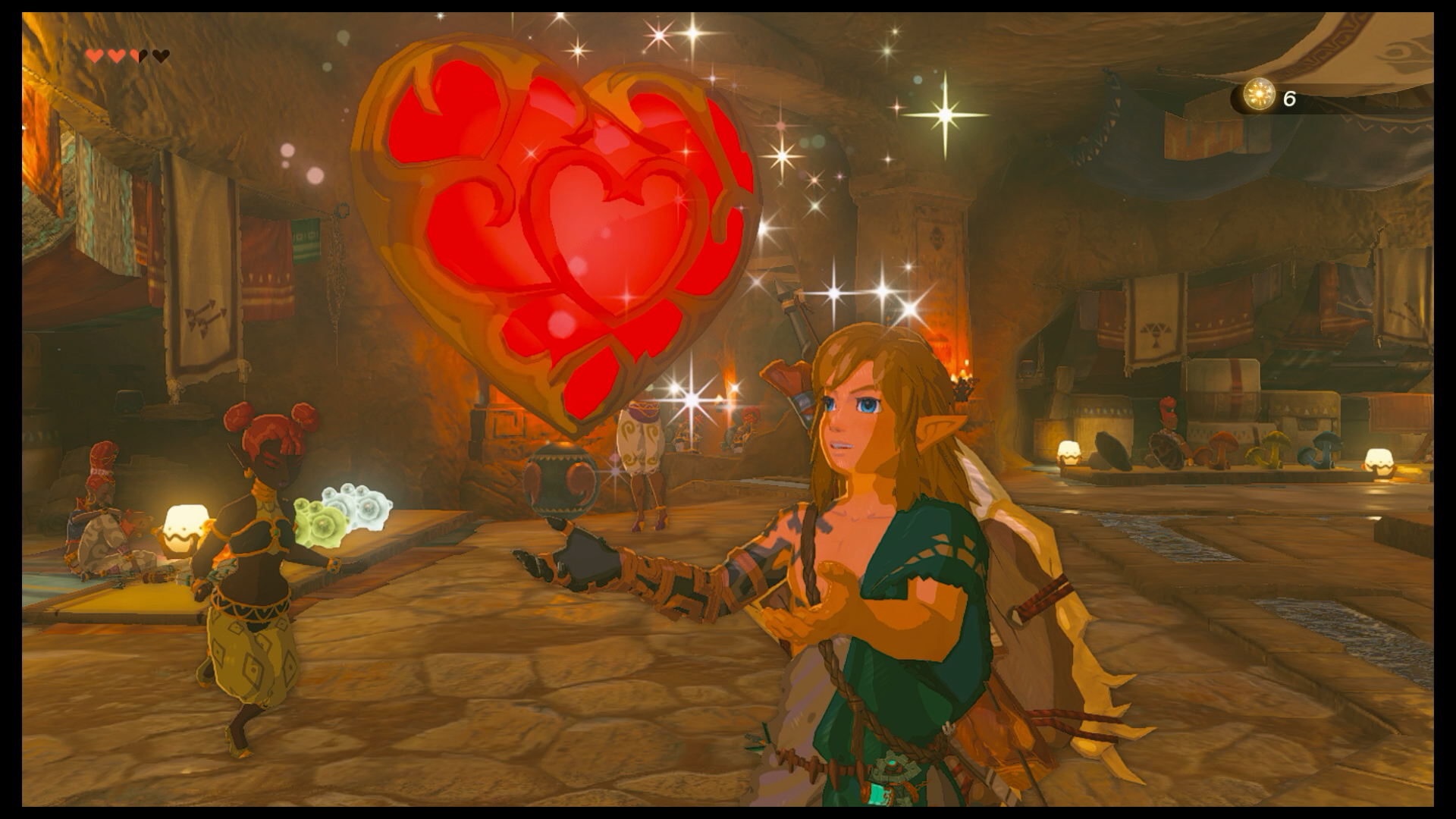The image size is (1456, 819).
Task: Click the number 6 next to the currency icon
Action: pyautogui.click(x=1288, y=98)
